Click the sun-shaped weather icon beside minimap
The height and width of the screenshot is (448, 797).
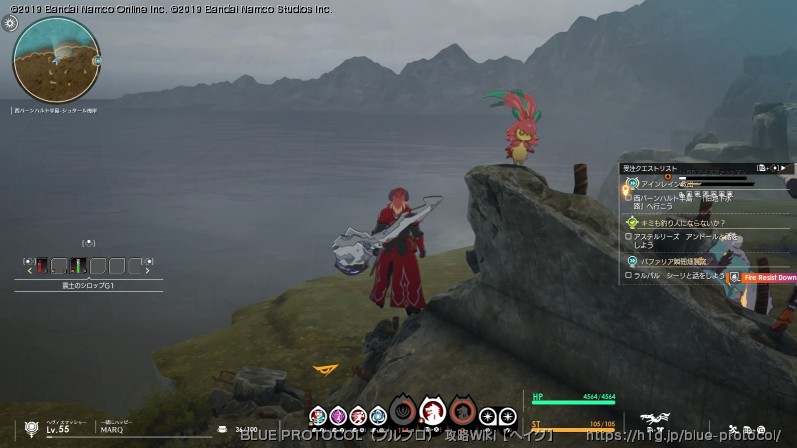11,23
